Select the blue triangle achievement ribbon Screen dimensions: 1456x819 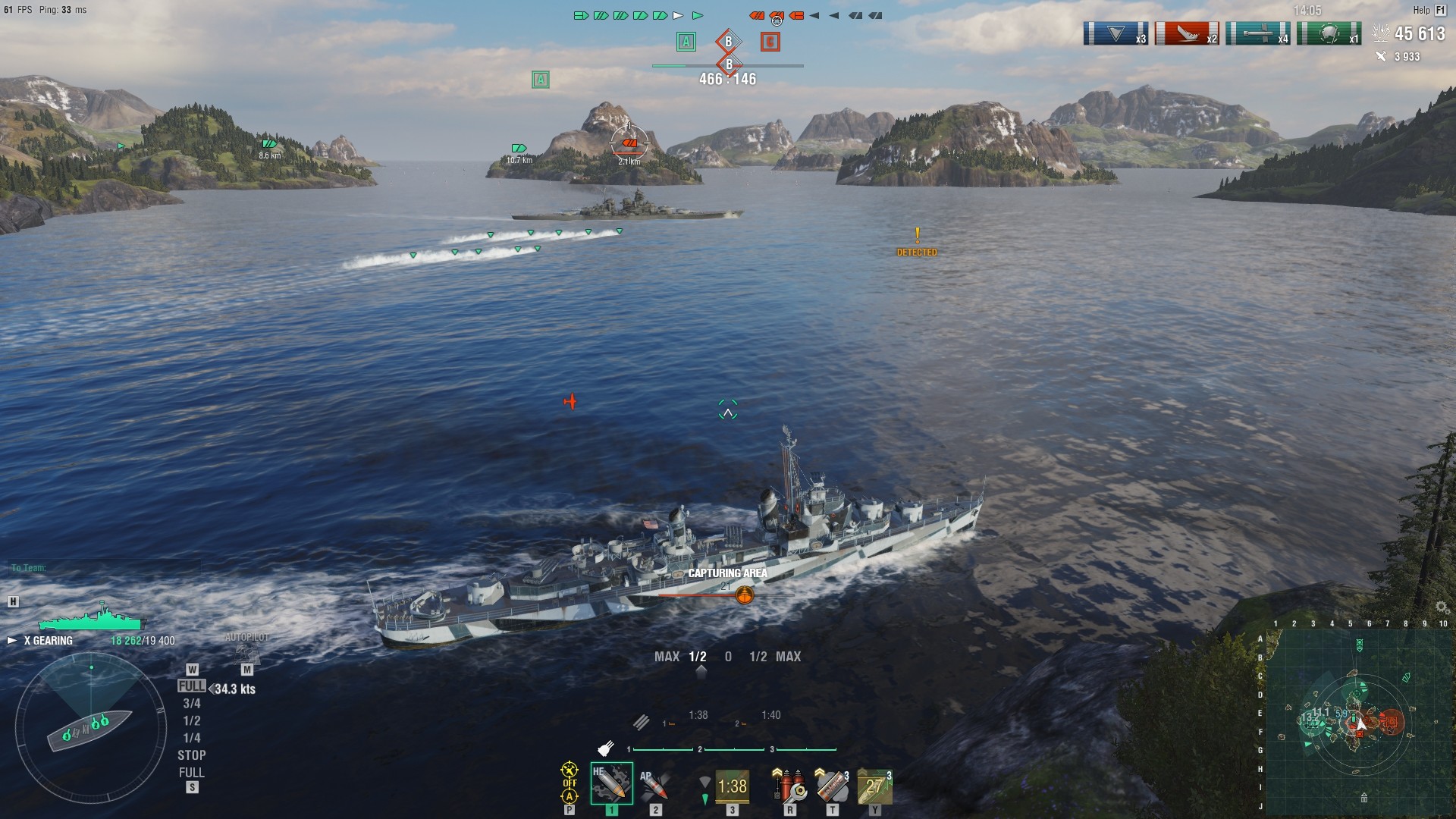(x=1116, y=34)
